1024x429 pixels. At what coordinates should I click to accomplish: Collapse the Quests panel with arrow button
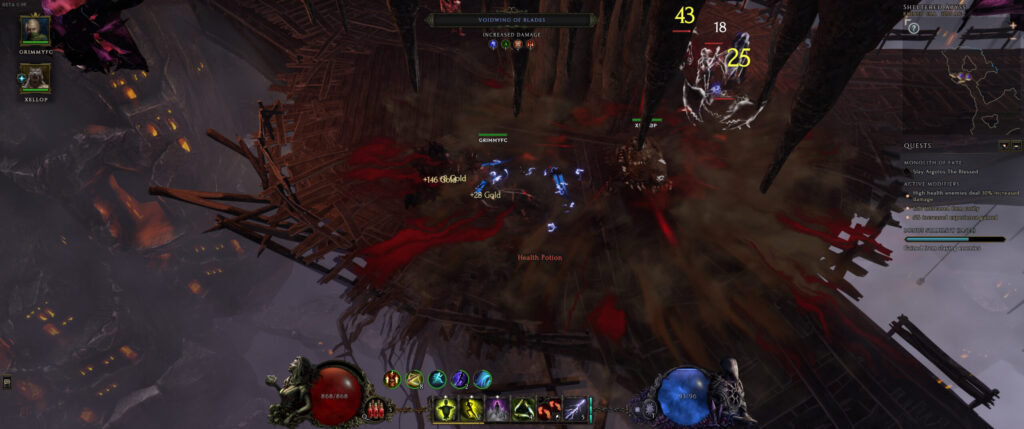(x=1003, y=146)
